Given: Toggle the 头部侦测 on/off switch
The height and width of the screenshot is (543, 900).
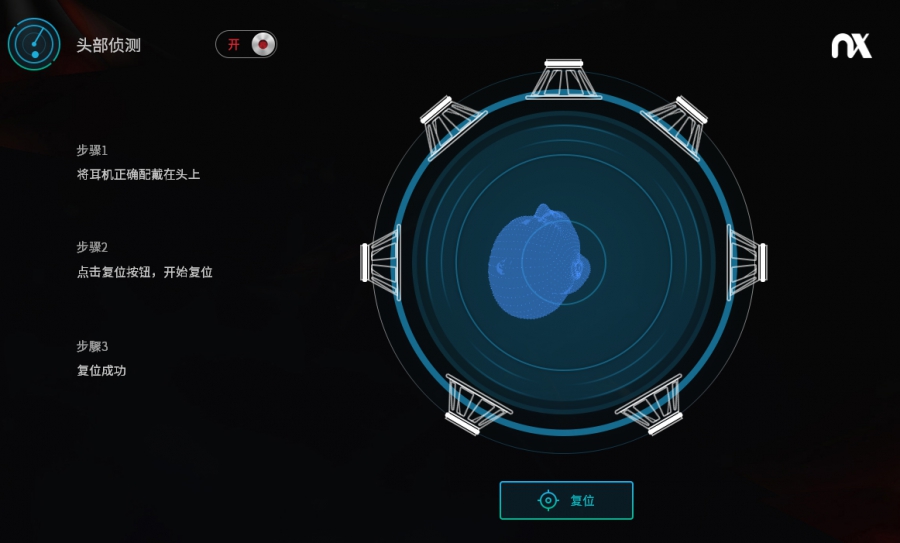Looking at the screenshot, I should pos(246,44).
